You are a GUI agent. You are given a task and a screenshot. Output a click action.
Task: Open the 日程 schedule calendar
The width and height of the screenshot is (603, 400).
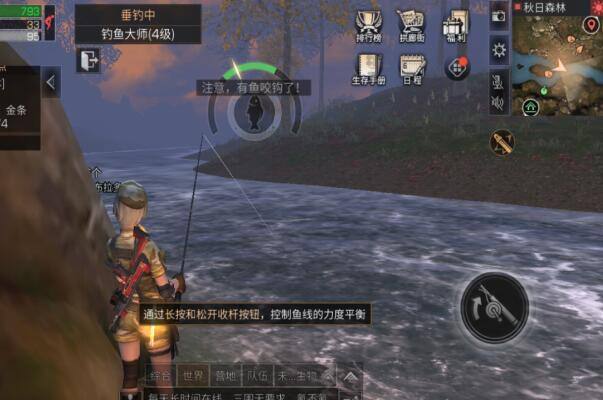click(x=411, y=68)
